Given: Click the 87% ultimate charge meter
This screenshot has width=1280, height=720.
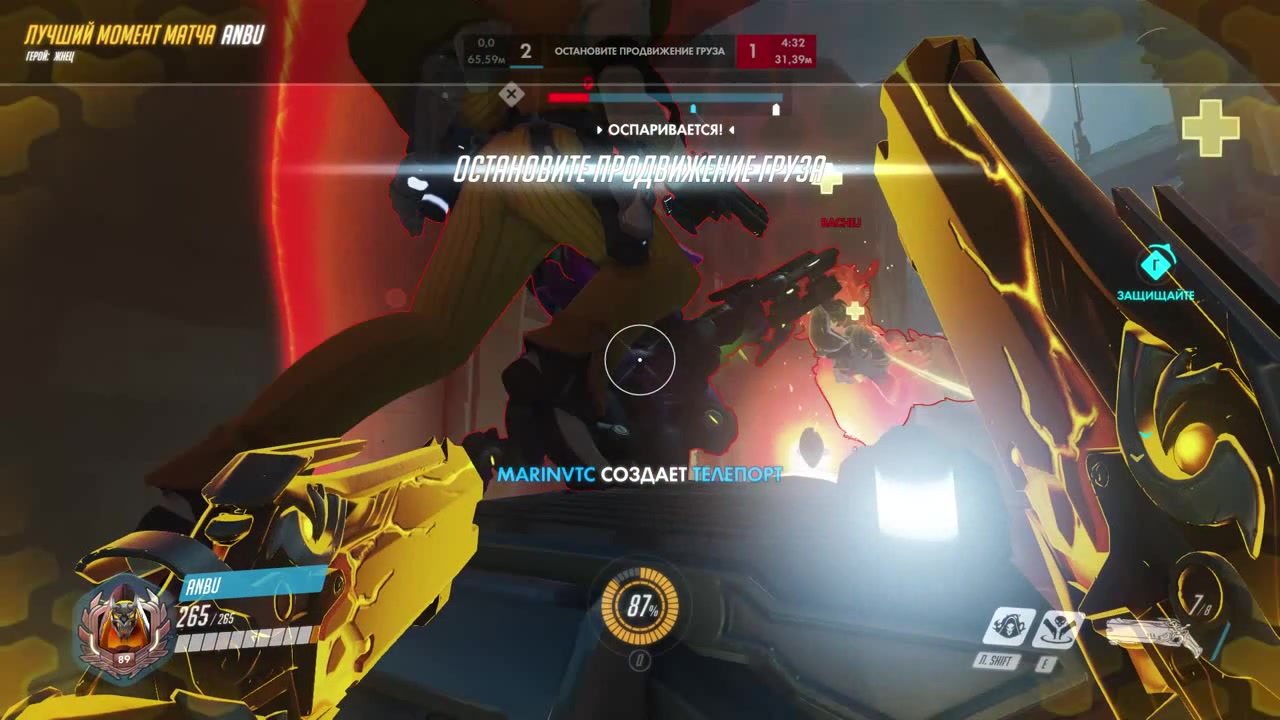Looking at the screenshot, I should point(640,606).
